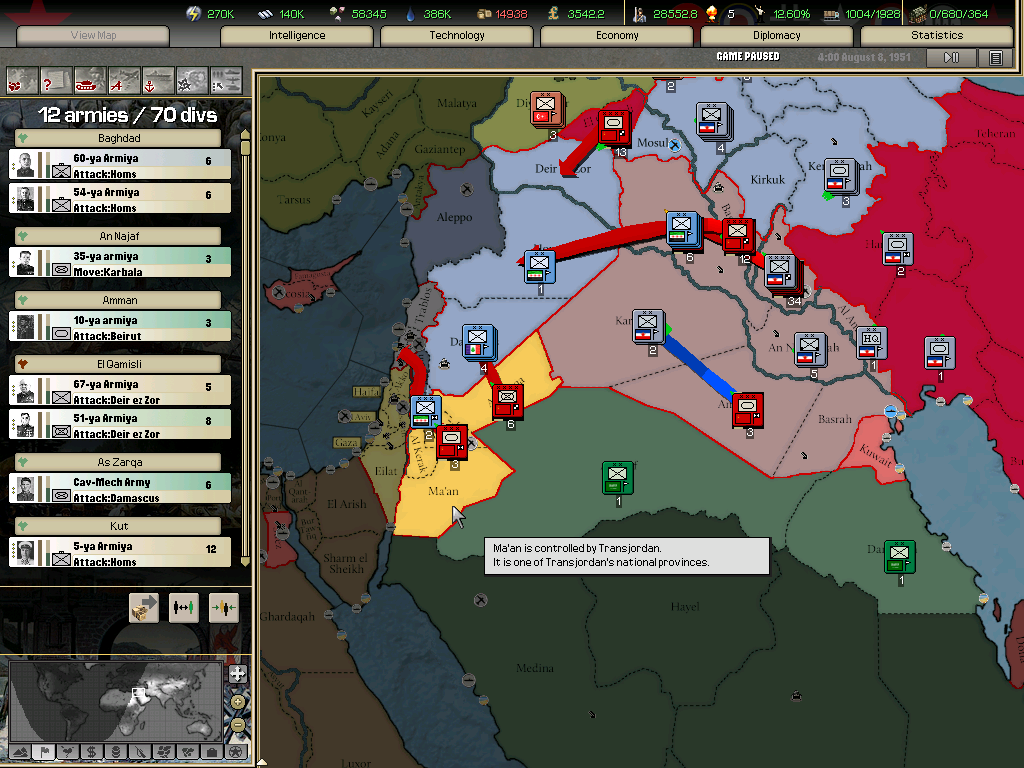Zoom out with the minimap minus button
This screenshot has width=1024, height=768.
click(238, 725)
